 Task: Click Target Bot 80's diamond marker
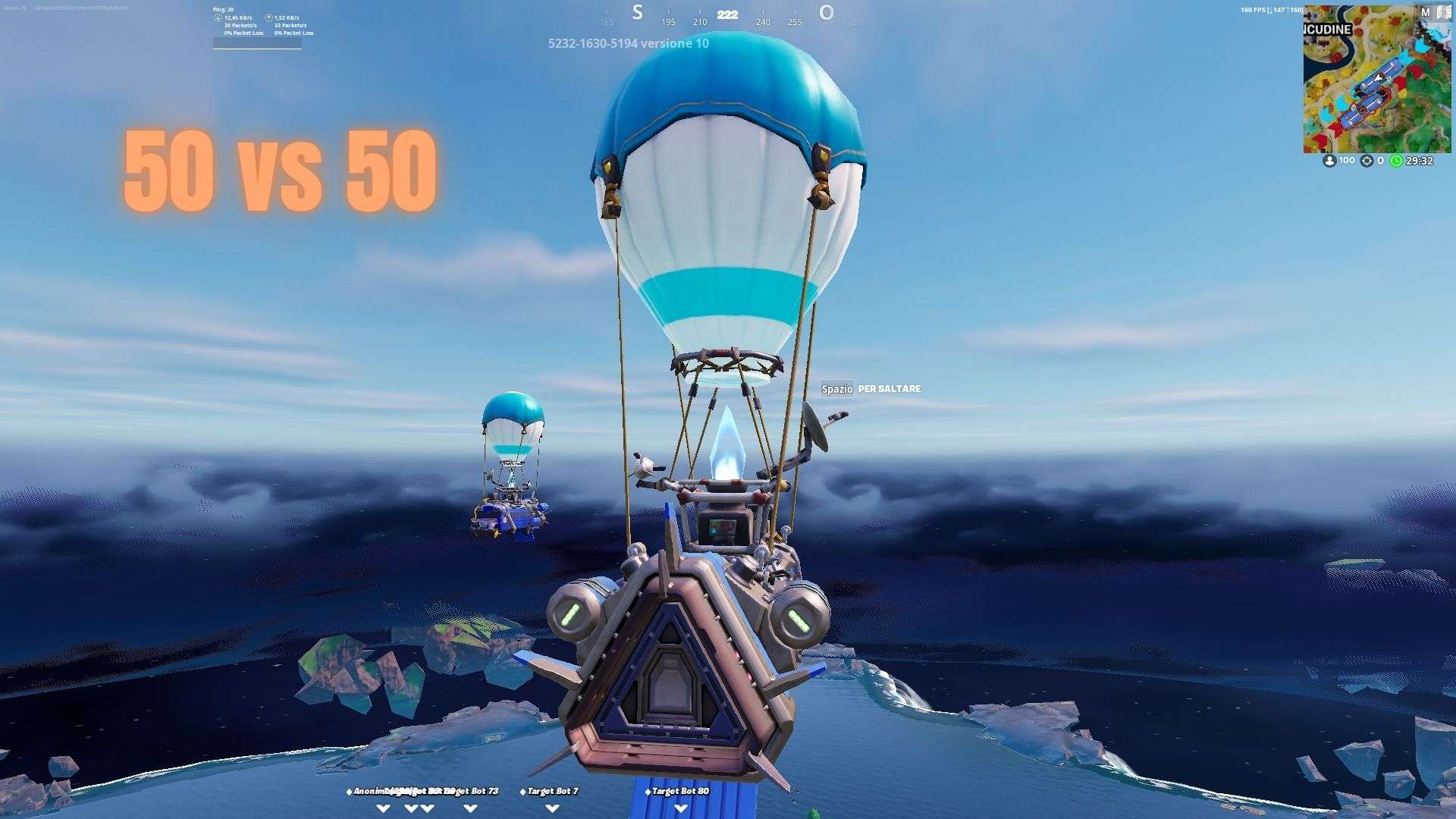click(x=648, y=791)
